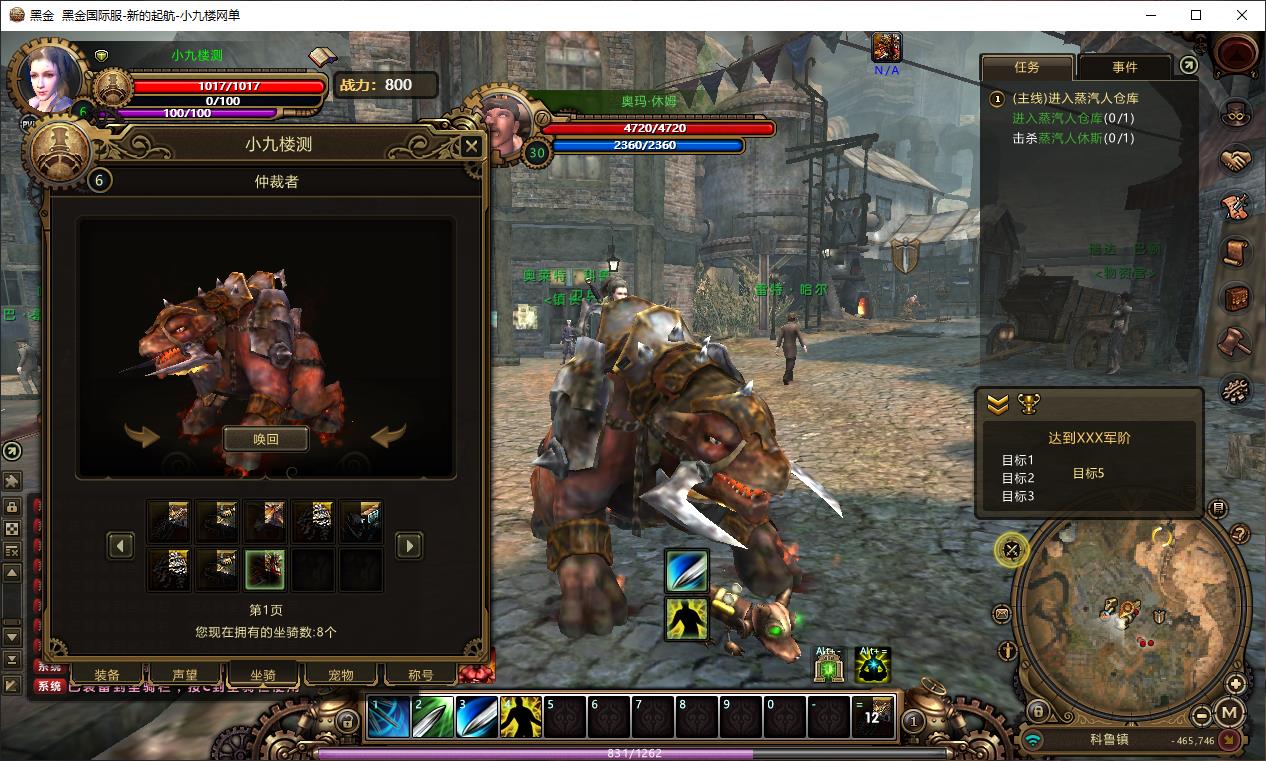Open the 称号 title tab

(421, 675)
